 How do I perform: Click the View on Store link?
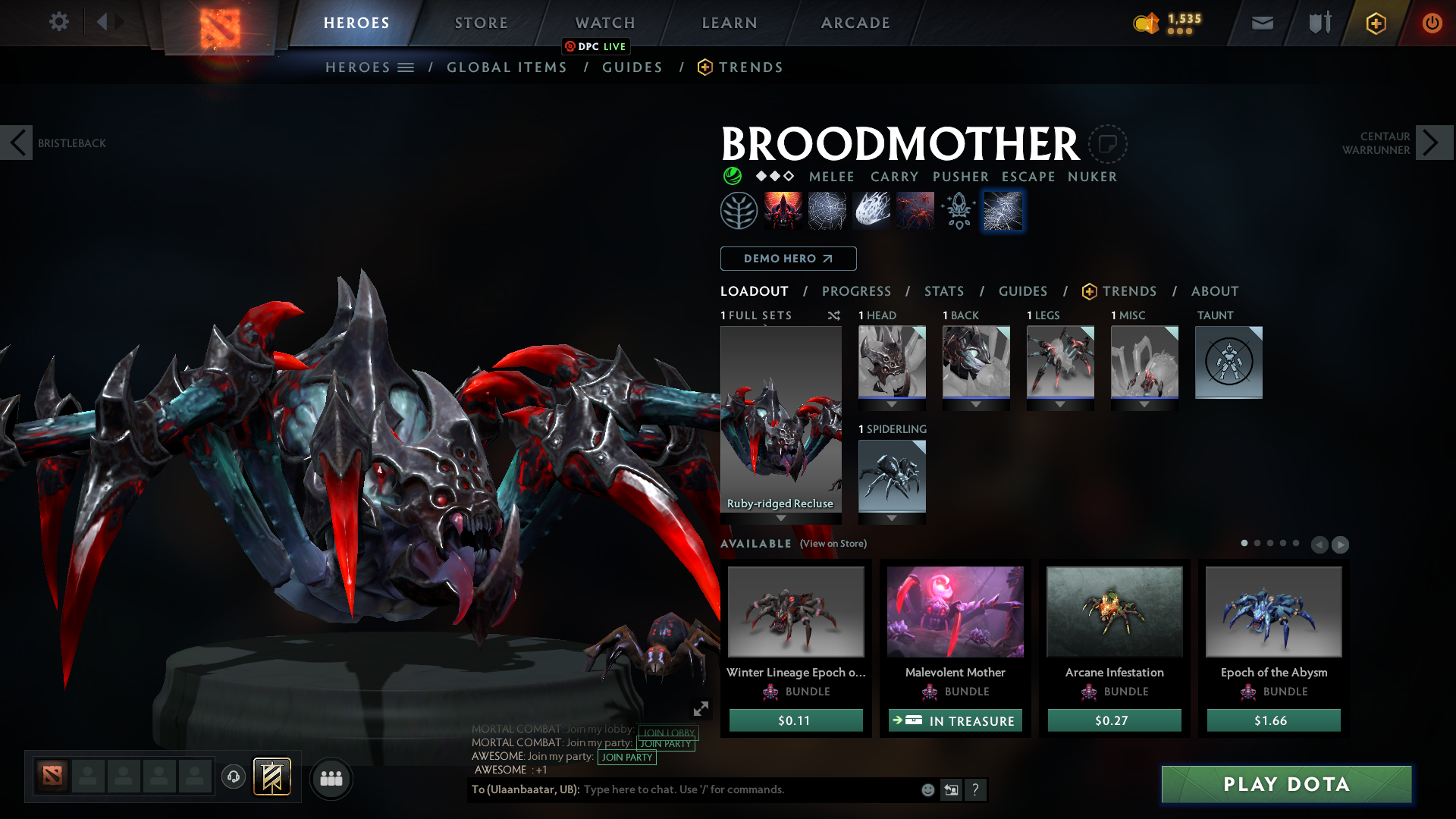point(833,544)
